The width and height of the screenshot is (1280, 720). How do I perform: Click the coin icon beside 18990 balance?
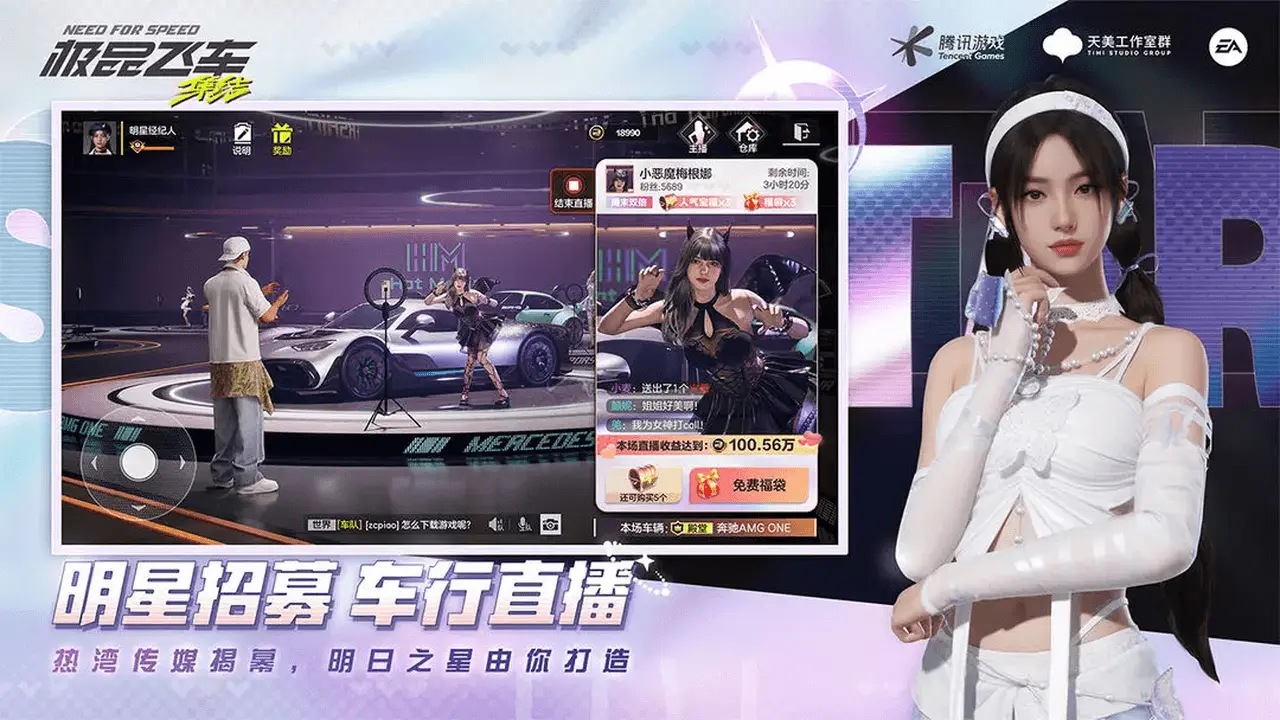point(594,131)
